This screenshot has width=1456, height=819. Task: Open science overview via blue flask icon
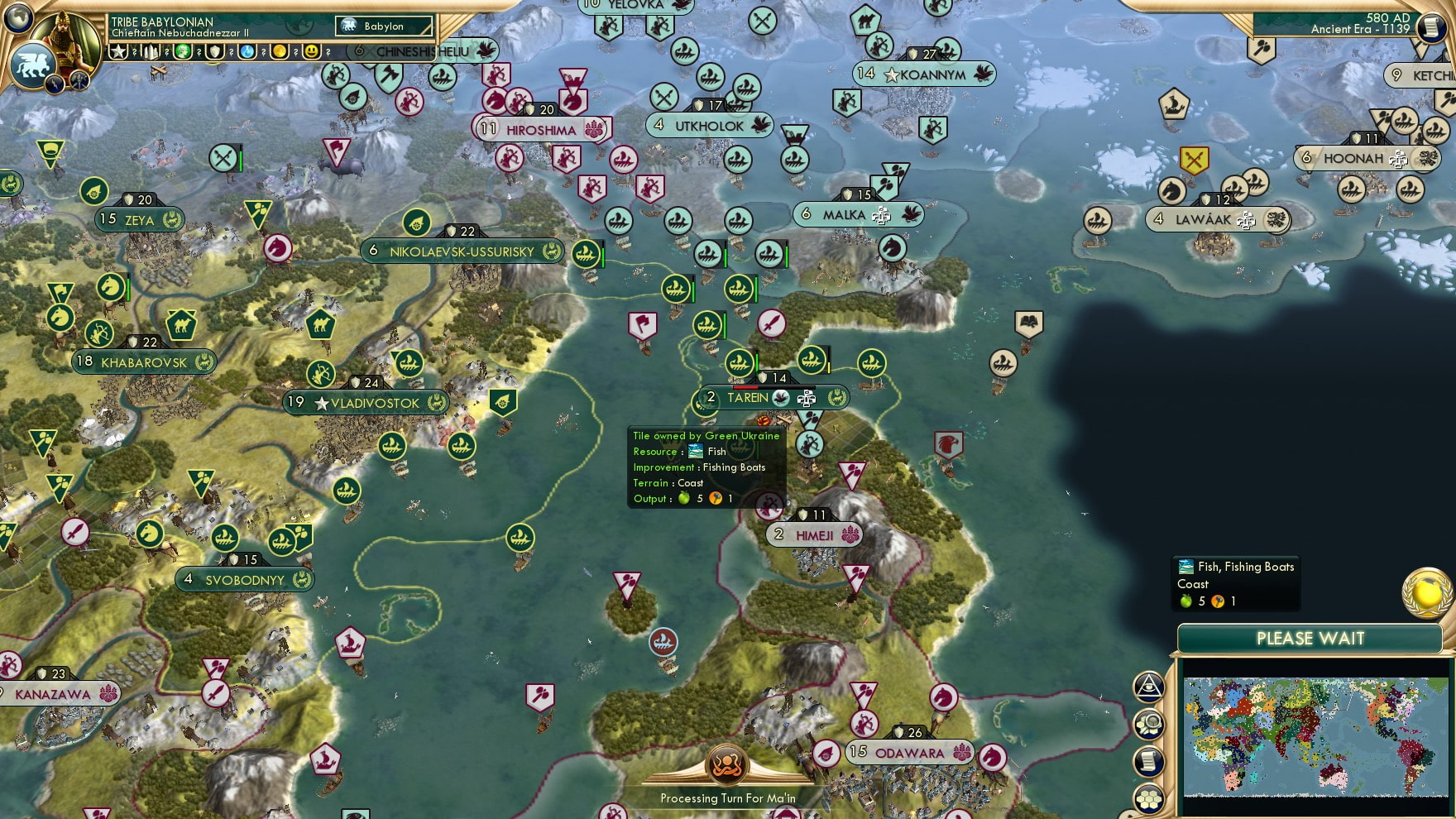pos(247,51)
